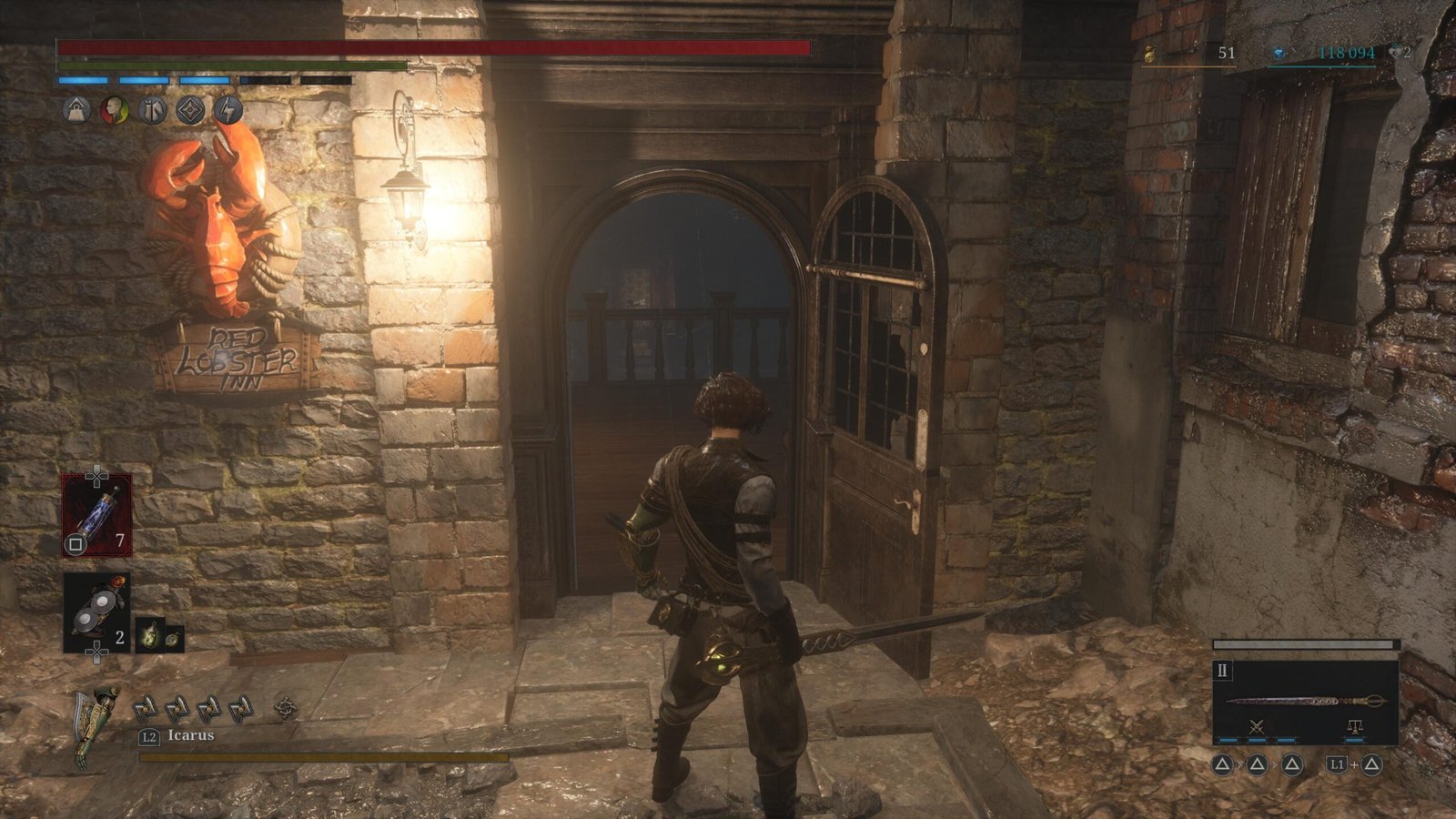The height and width of the screenshot is (819, 1456).
Task: Click the red-green head portrait icon
Action: [114, 111]
